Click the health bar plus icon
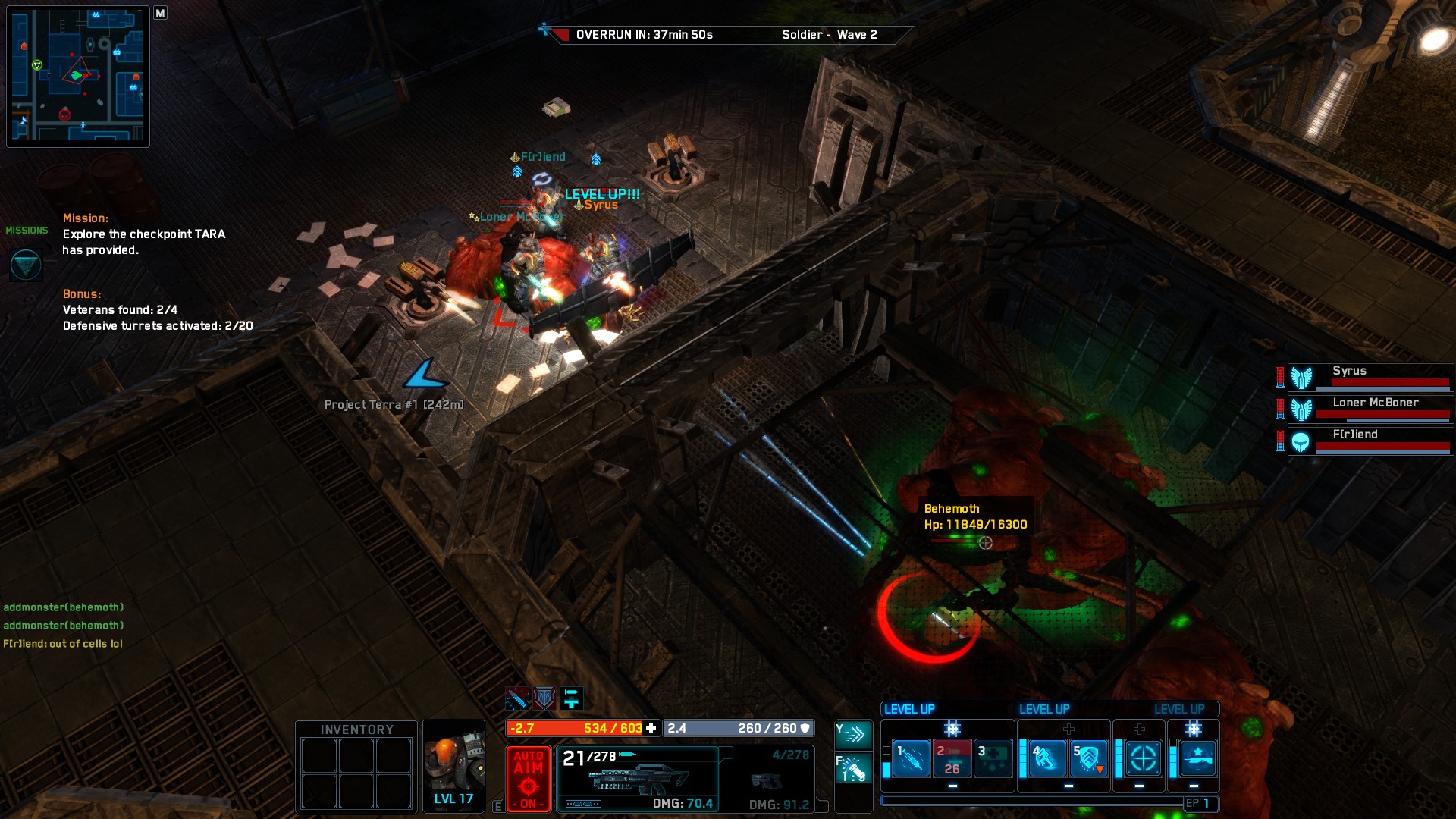Viewport: 1456px width, 819px height. (x=651, y=729)
